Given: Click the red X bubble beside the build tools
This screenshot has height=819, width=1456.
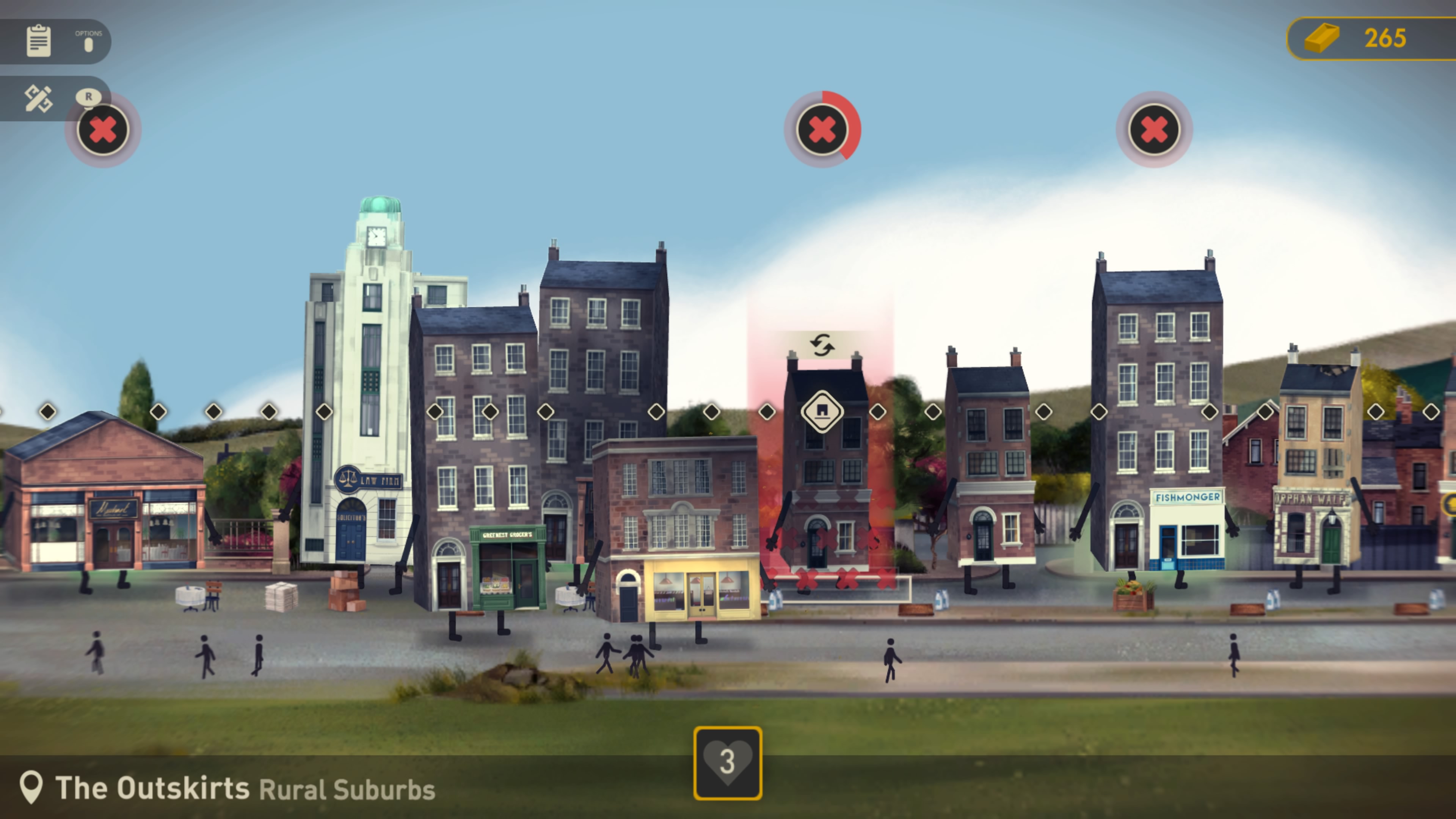Looking at the screenshot, I should coord(104,130).
